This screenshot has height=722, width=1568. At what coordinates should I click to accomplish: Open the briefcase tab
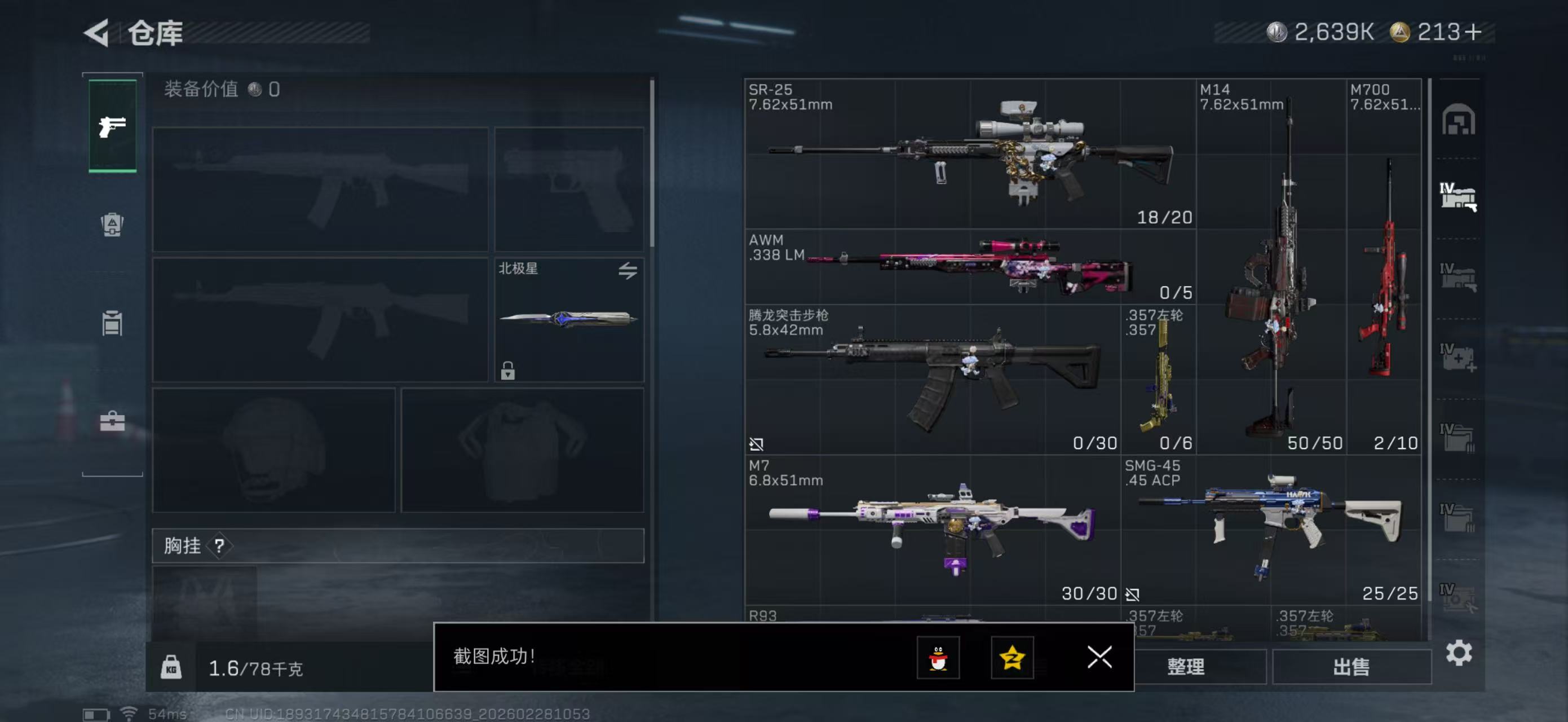(112, 421)
